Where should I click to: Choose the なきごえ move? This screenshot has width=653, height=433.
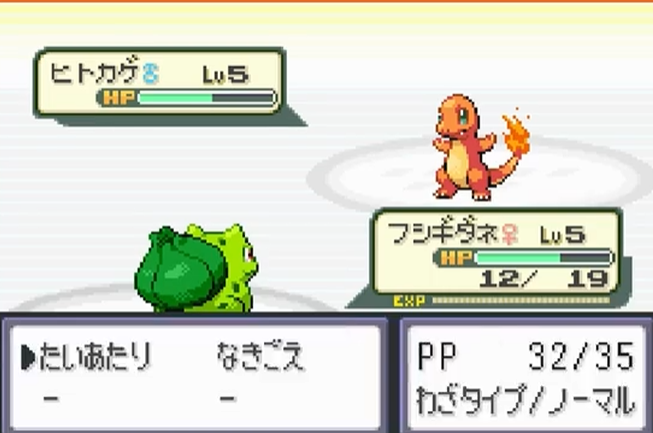coord(259,357)
